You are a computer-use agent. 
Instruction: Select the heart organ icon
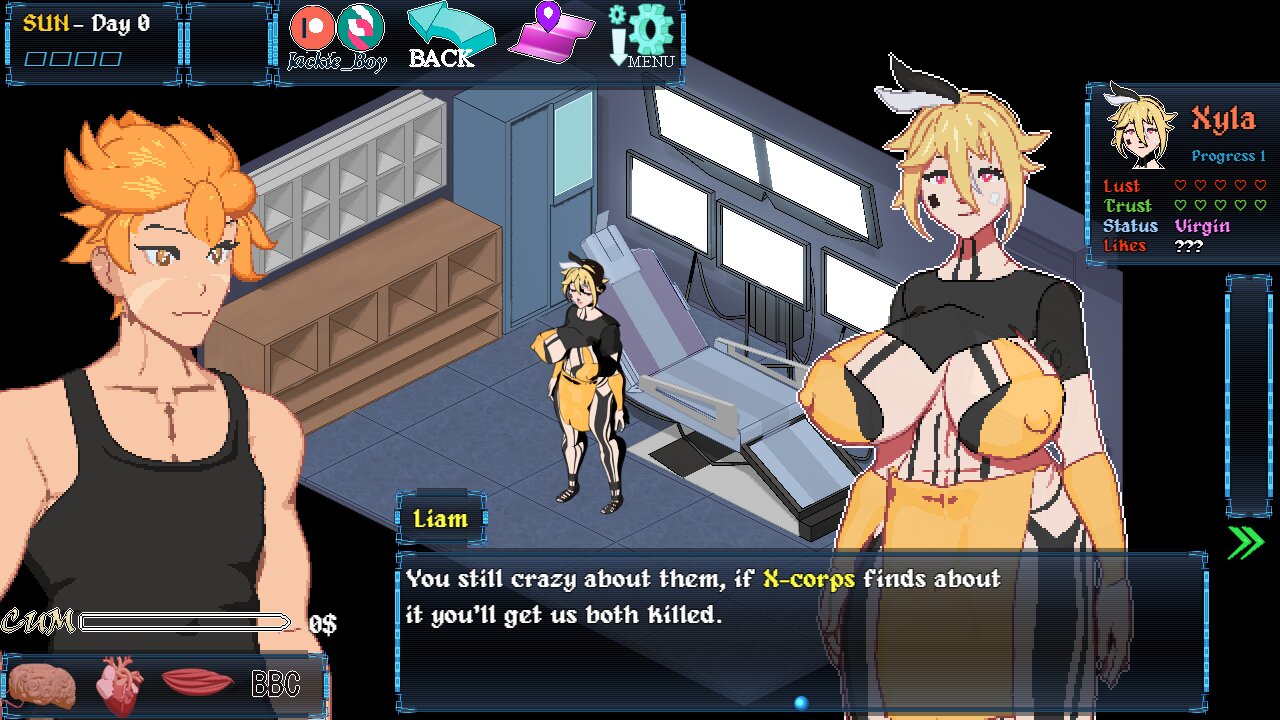[x=120, y=686]
